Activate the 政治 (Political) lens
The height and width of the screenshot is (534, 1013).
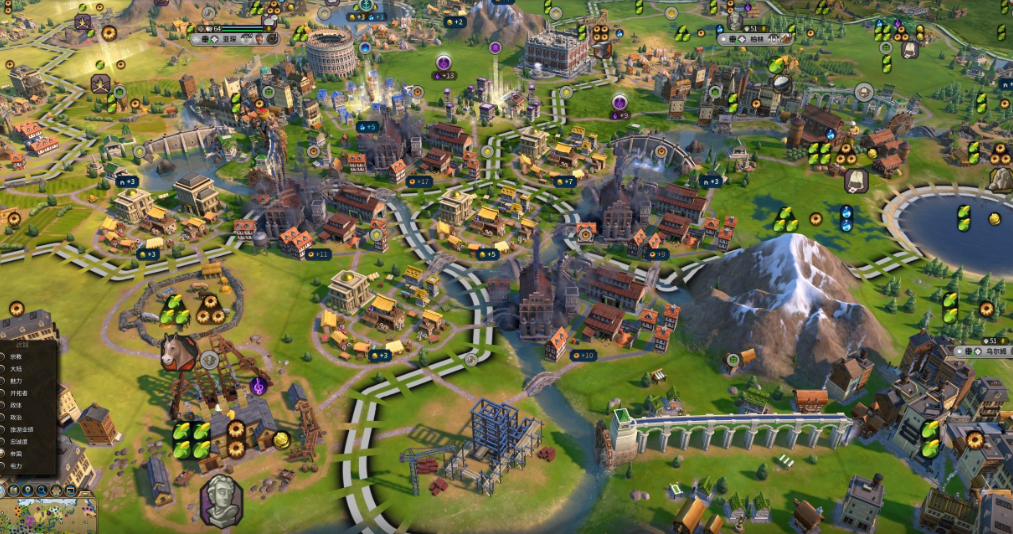coord(16,417)
